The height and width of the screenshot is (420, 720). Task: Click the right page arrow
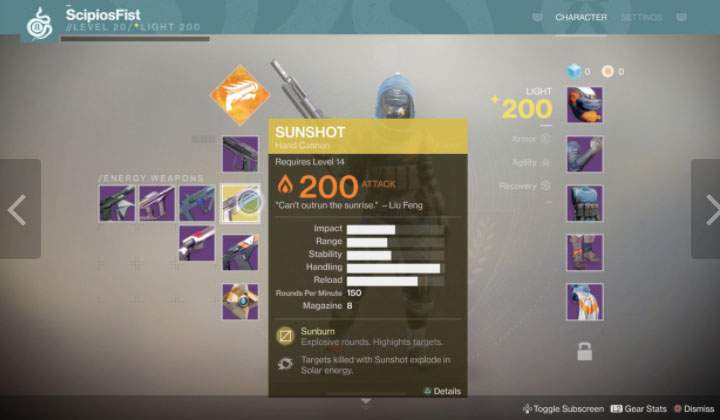(708, 209)
